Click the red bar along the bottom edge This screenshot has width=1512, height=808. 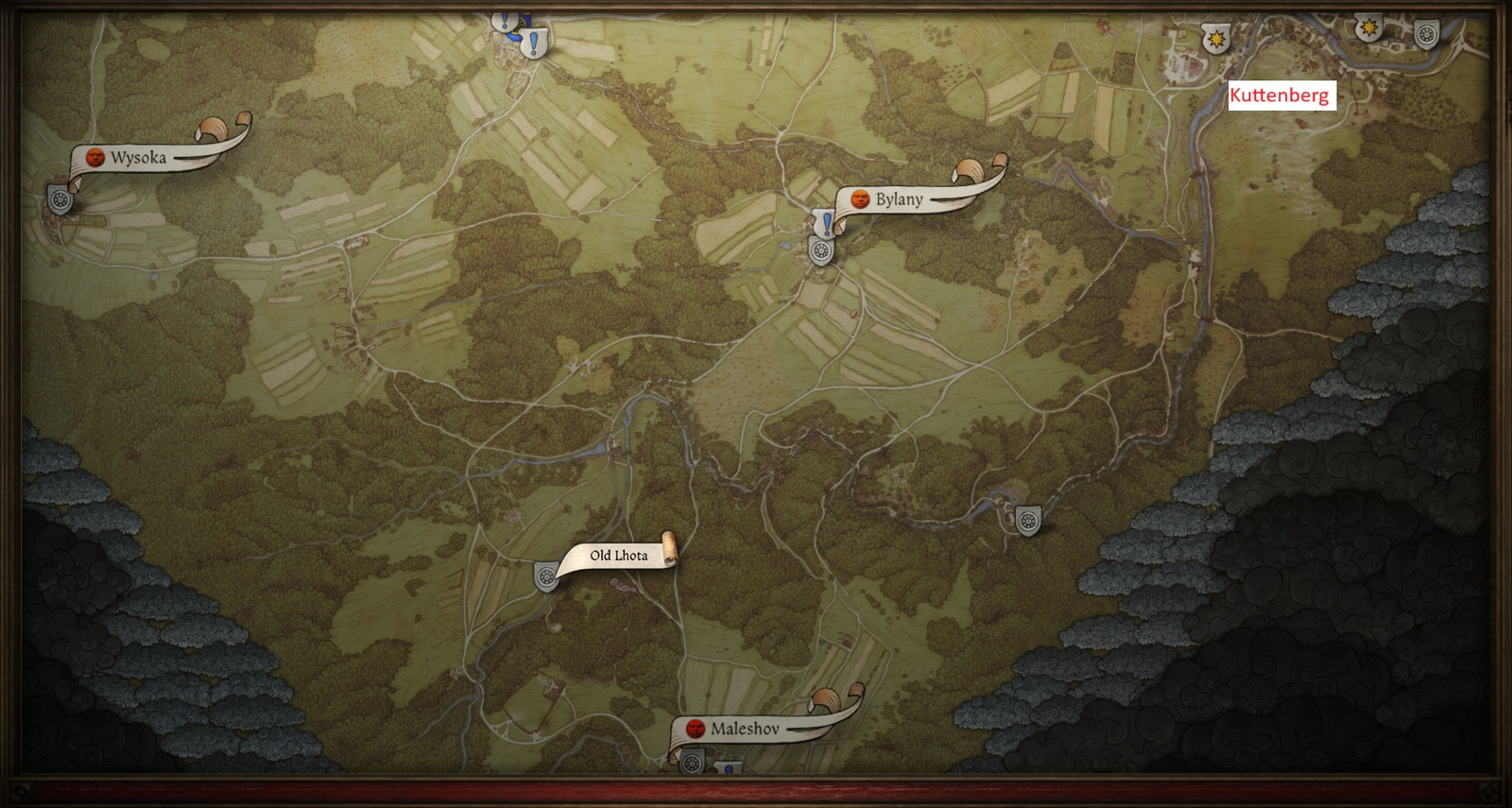tap(756, 790)
